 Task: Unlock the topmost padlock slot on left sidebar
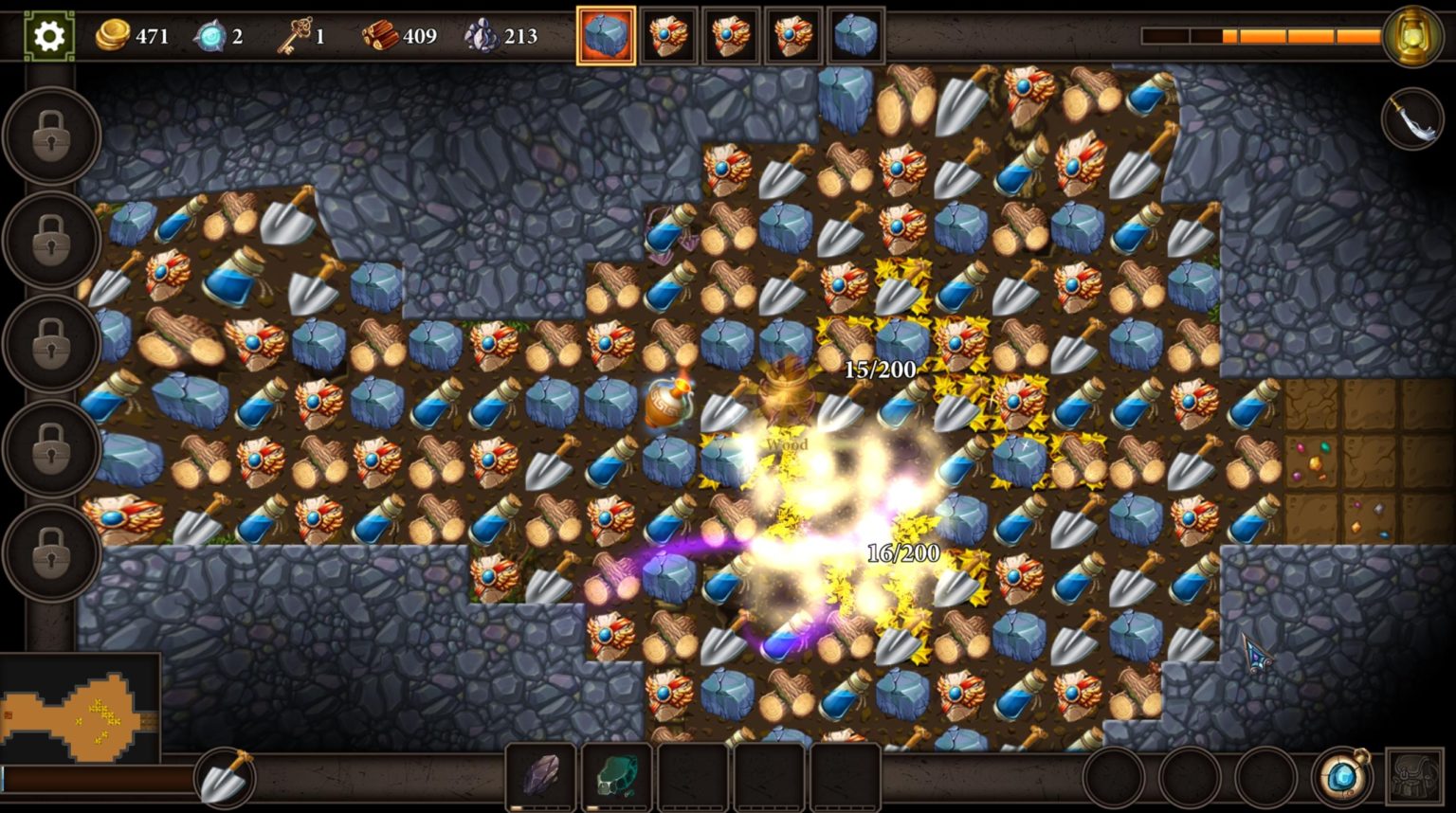tap(49, 135)
